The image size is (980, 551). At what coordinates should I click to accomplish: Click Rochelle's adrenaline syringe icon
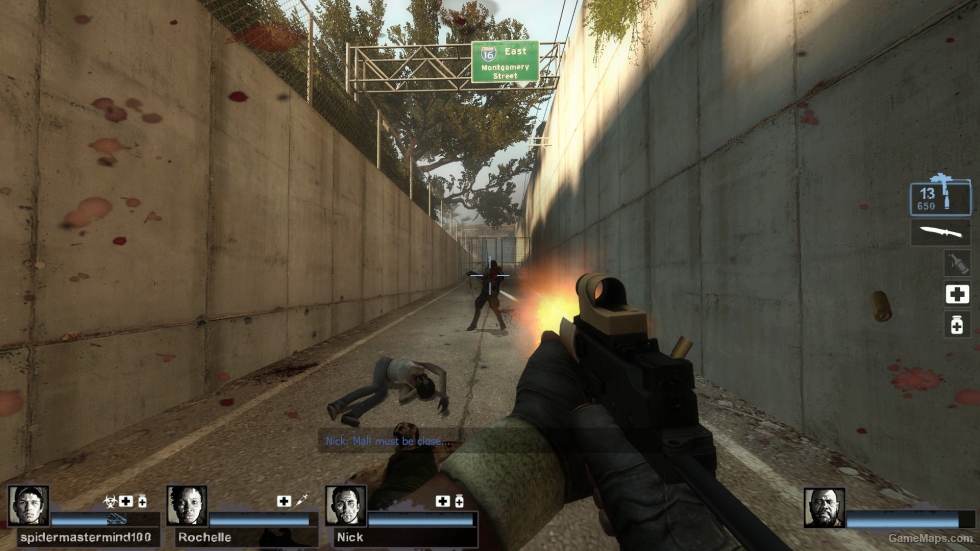(300, 500)
